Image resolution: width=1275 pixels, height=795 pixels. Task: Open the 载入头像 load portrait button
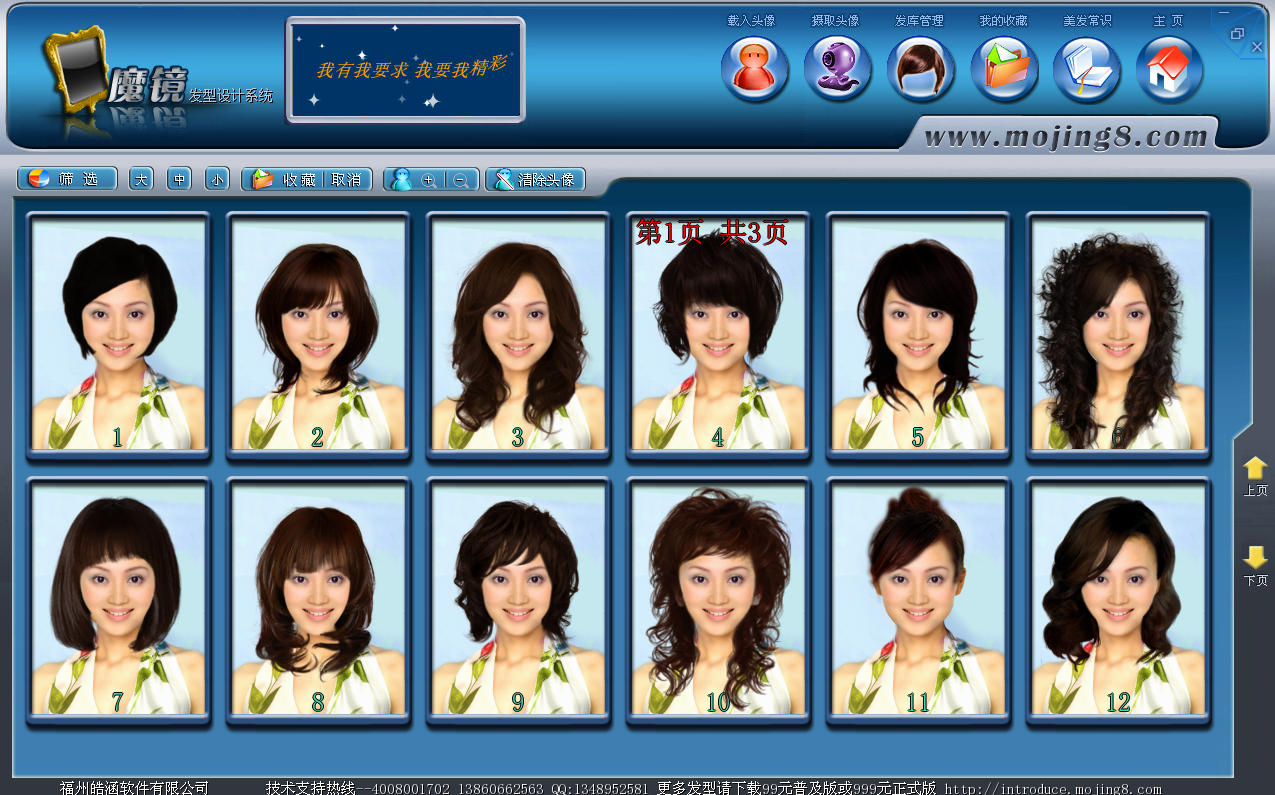(x=754, y=69)
